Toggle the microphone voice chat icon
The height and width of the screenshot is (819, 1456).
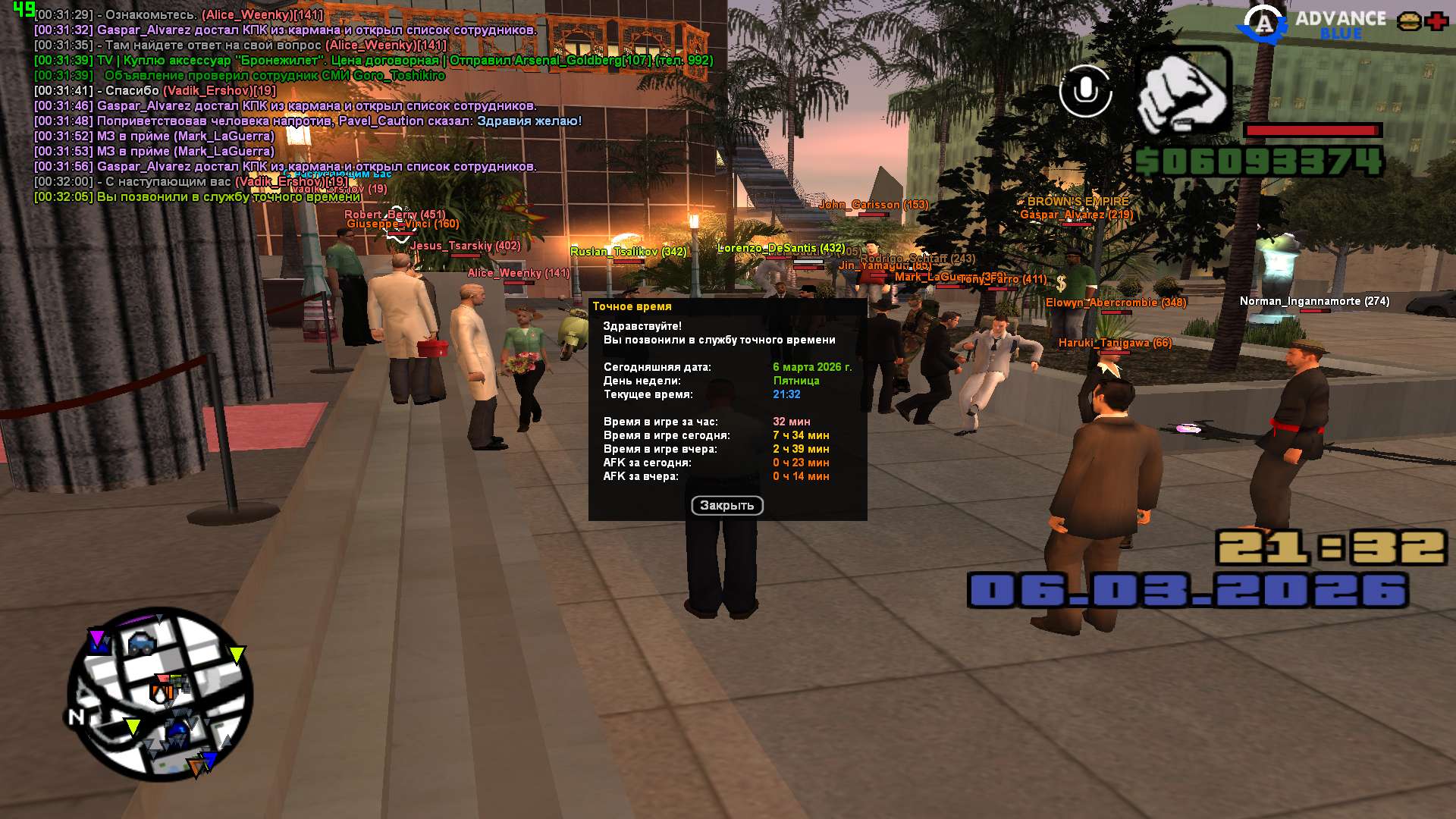[x=1085, y=91]
